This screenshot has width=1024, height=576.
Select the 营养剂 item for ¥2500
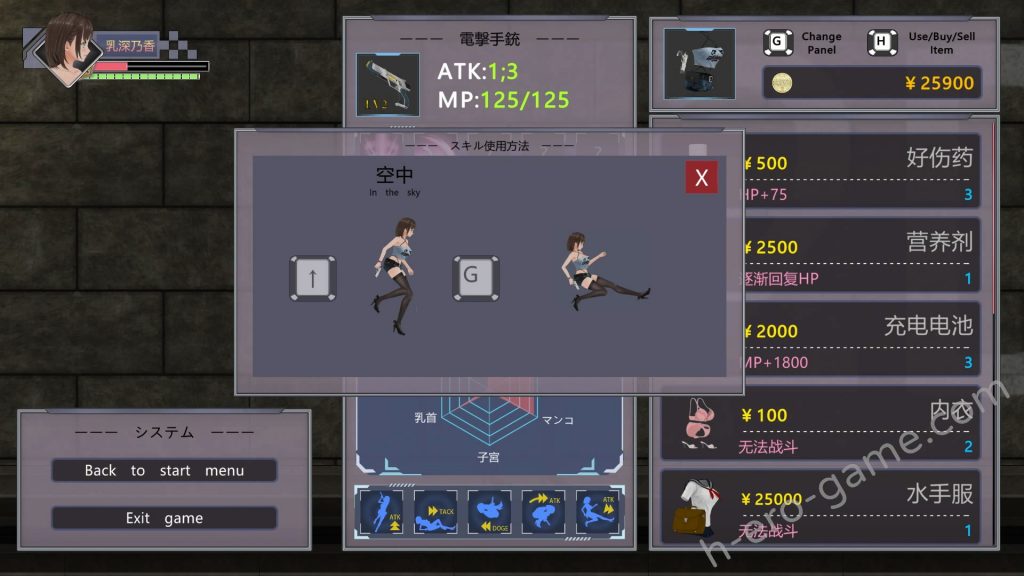(860, 256)
